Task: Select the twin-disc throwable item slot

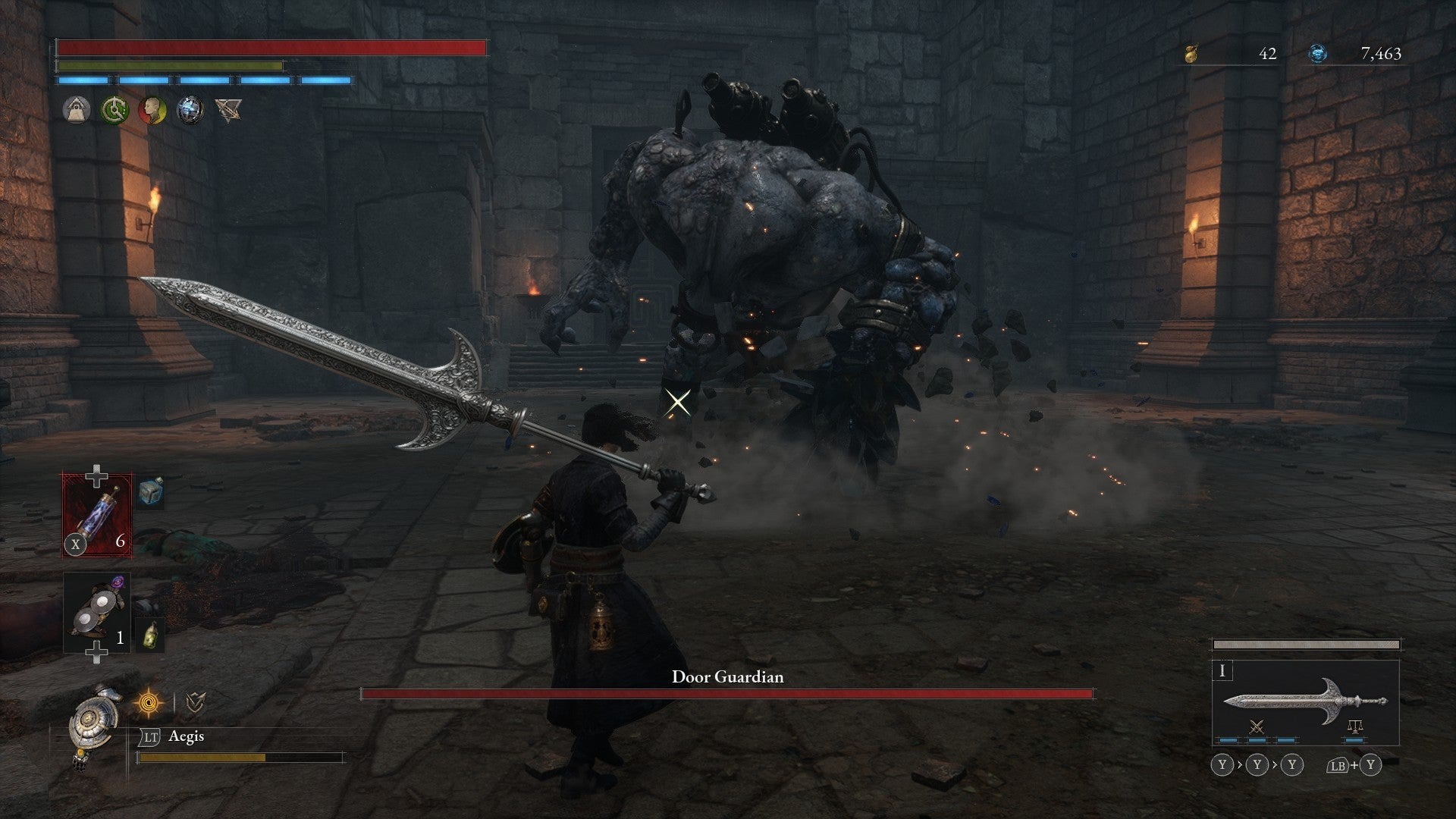Action: pyautogui.click(x=97, y=611)
